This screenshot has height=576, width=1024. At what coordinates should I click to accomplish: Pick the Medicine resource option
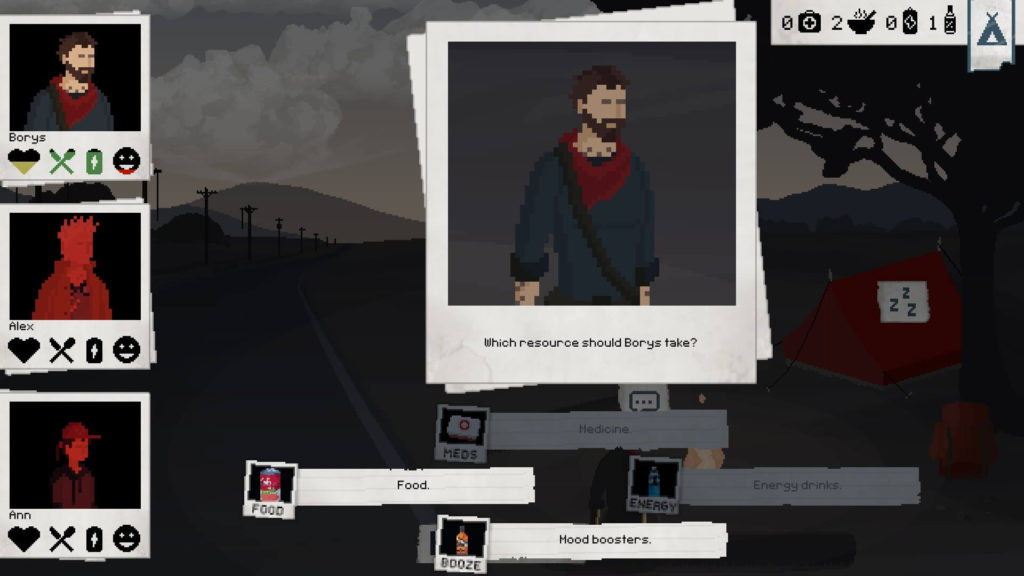(x=604, y=429)
